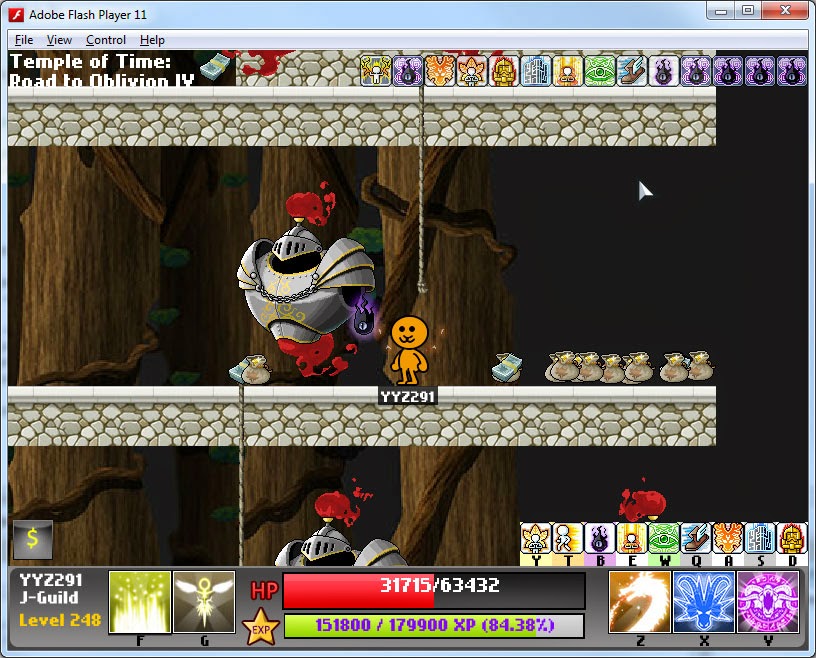The width and height of the screenshot is (816, 658).
Task: Activate the orange dragon slash skill labeled Z
Action: coord(639,601)
